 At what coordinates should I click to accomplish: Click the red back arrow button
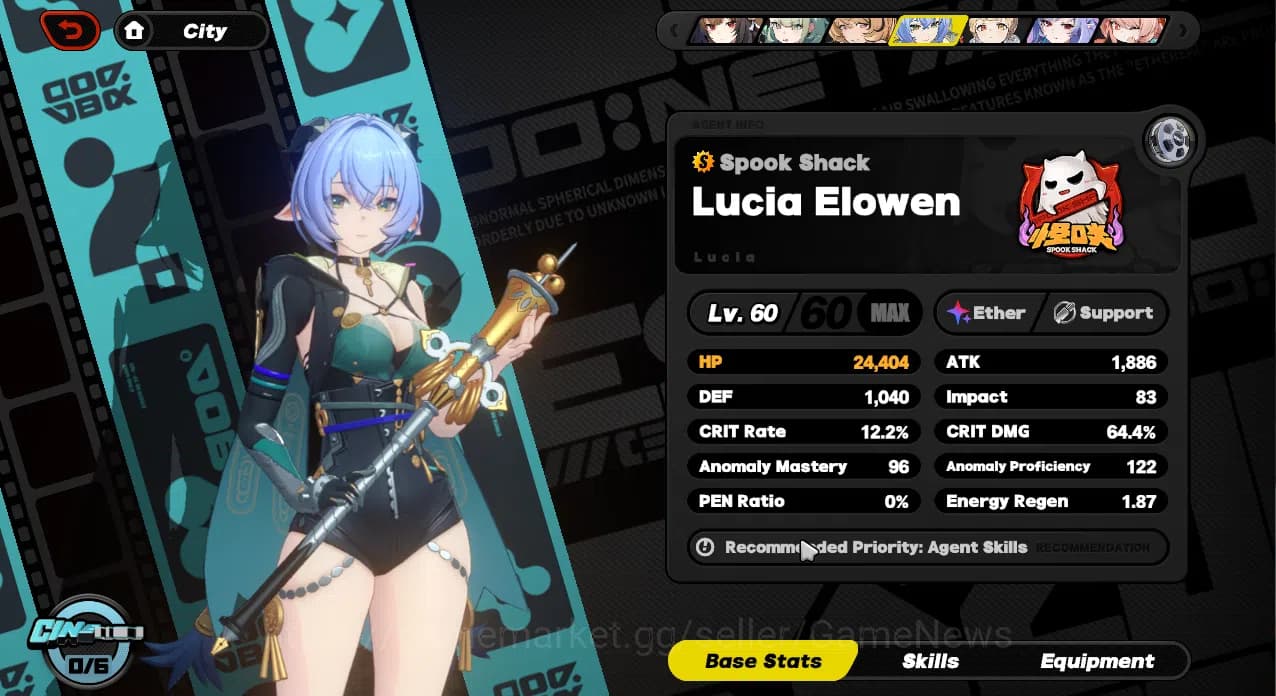point(70,30)
